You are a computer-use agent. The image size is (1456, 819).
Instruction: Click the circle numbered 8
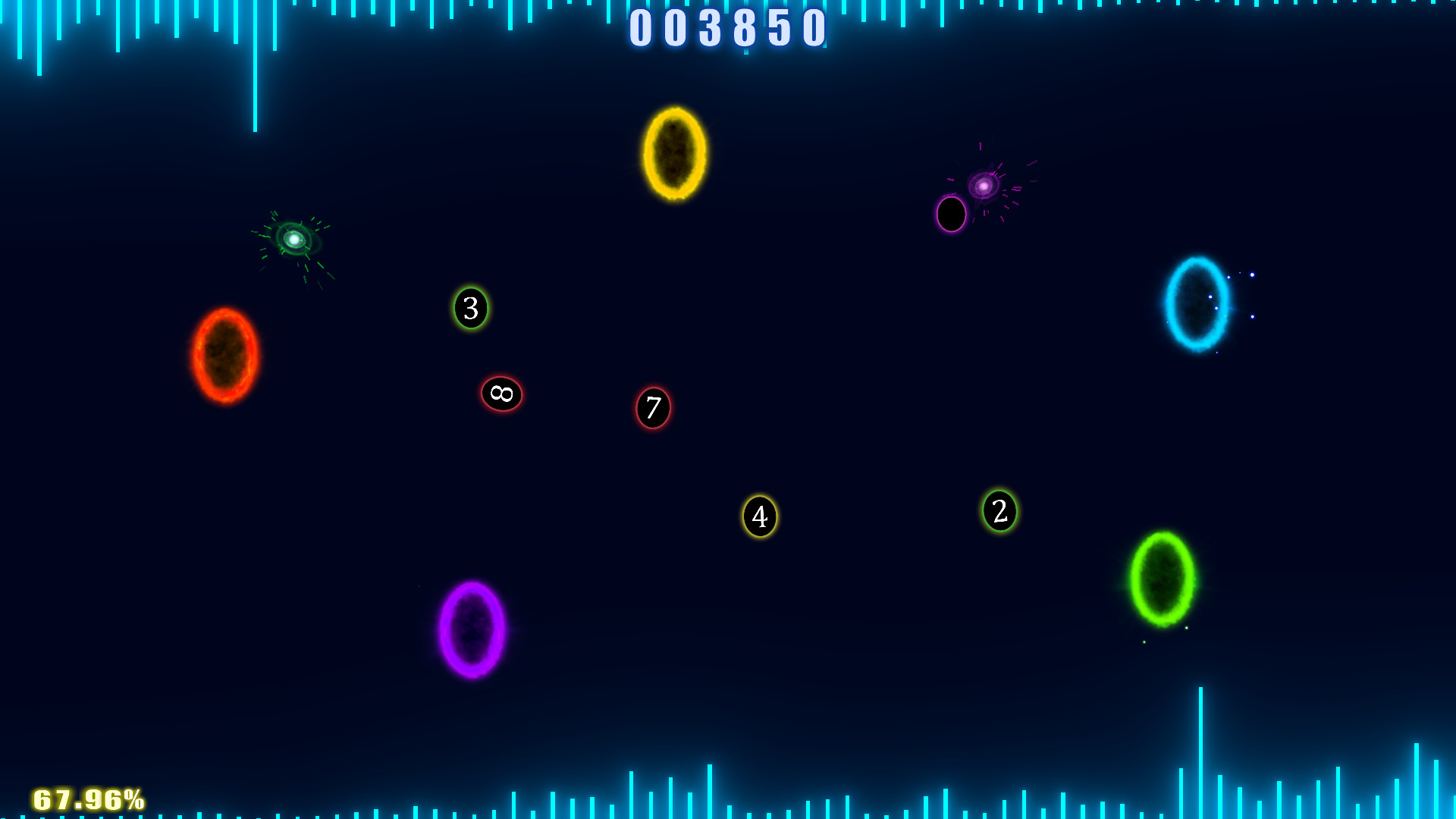[501, 393]
